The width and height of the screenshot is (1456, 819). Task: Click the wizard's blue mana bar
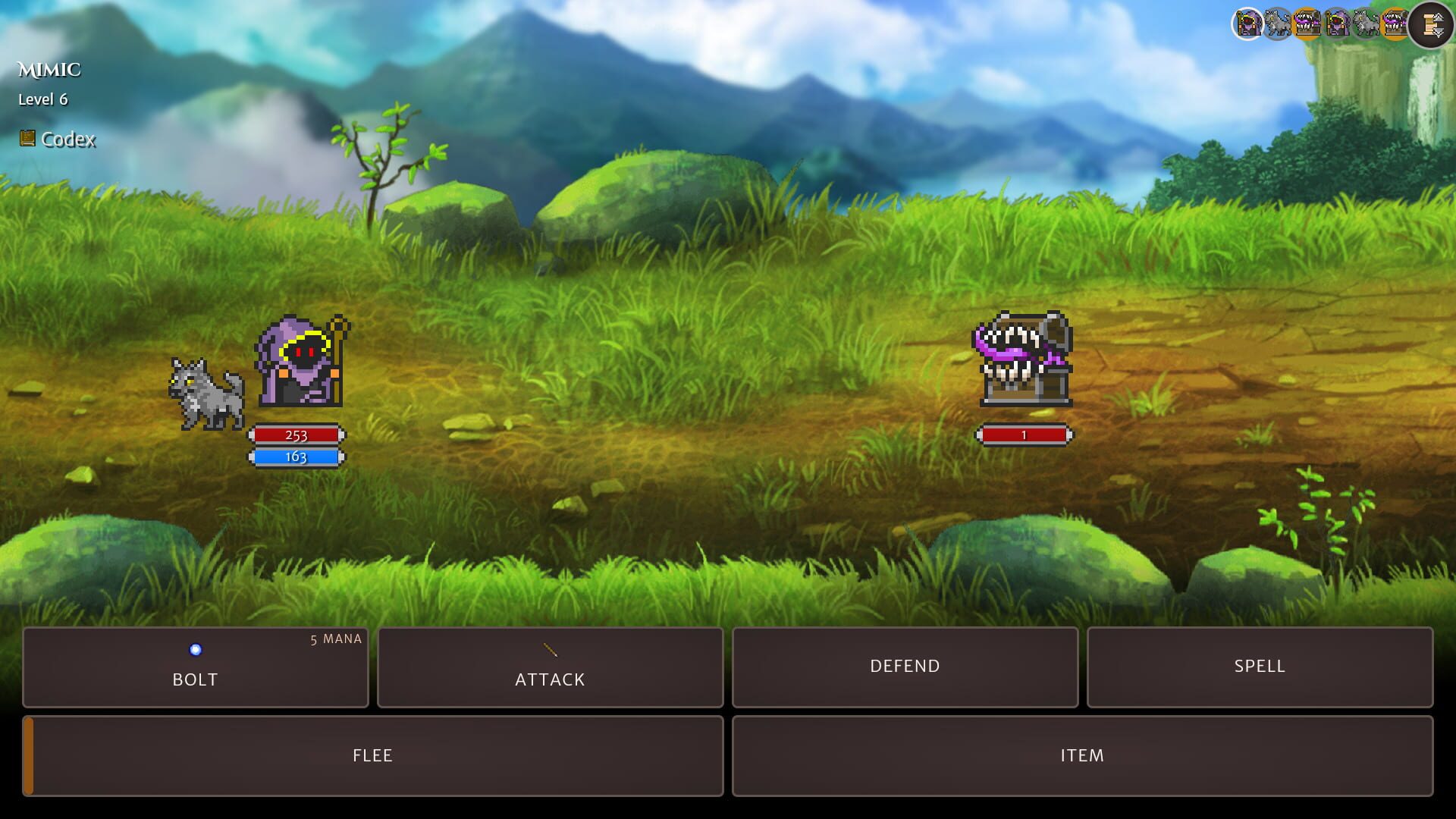[x=297, y=457]
